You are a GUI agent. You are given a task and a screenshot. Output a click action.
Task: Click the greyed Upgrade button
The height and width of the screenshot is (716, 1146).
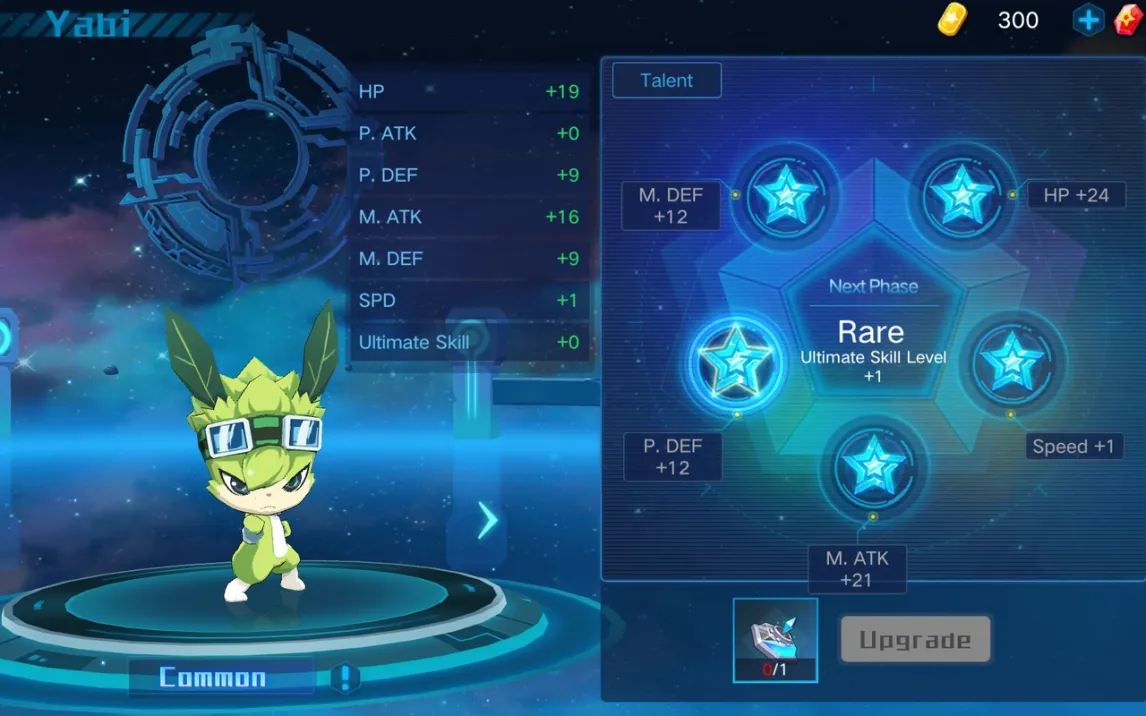tap(915, 640)
